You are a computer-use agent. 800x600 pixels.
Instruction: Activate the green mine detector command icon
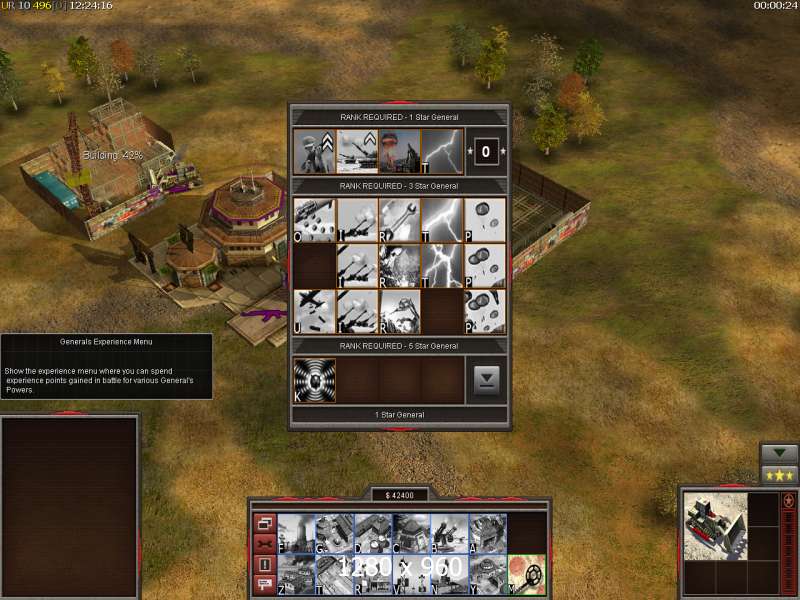pyautogui.click(x=526, y=574)
